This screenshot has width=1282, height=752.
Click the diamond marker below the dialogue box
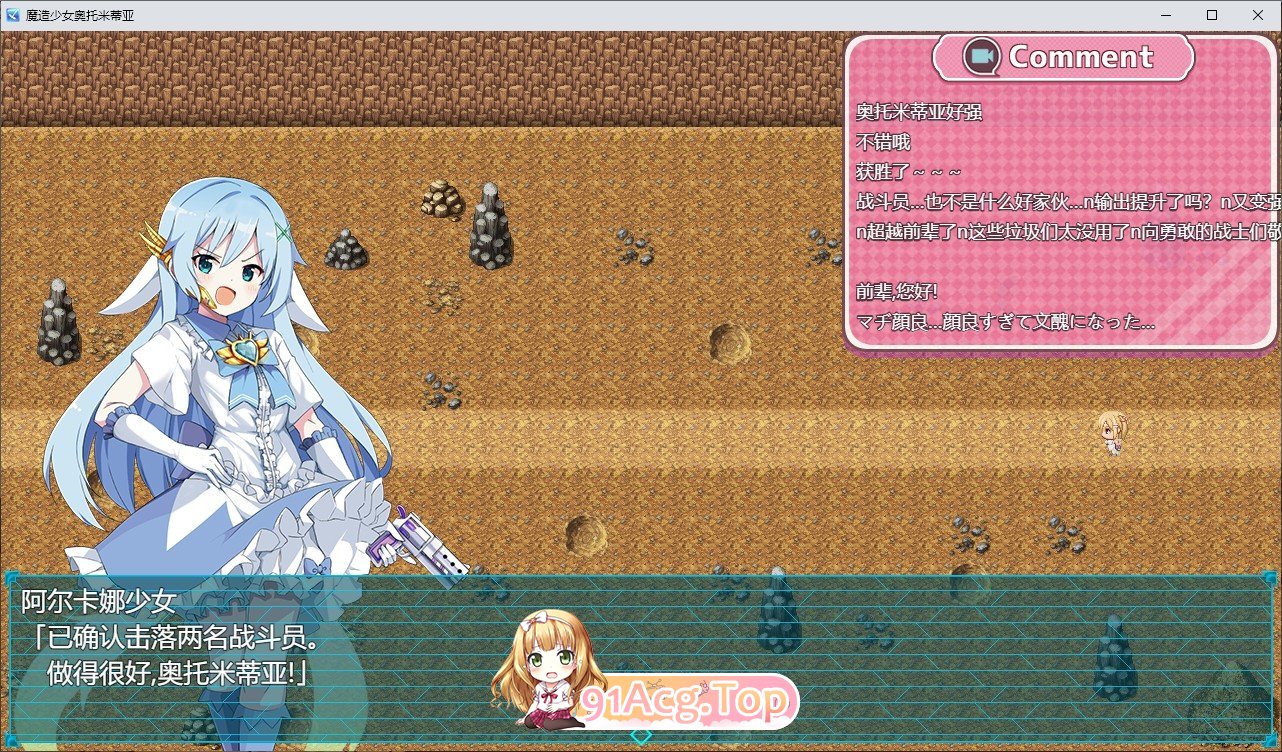coord(640,735)
